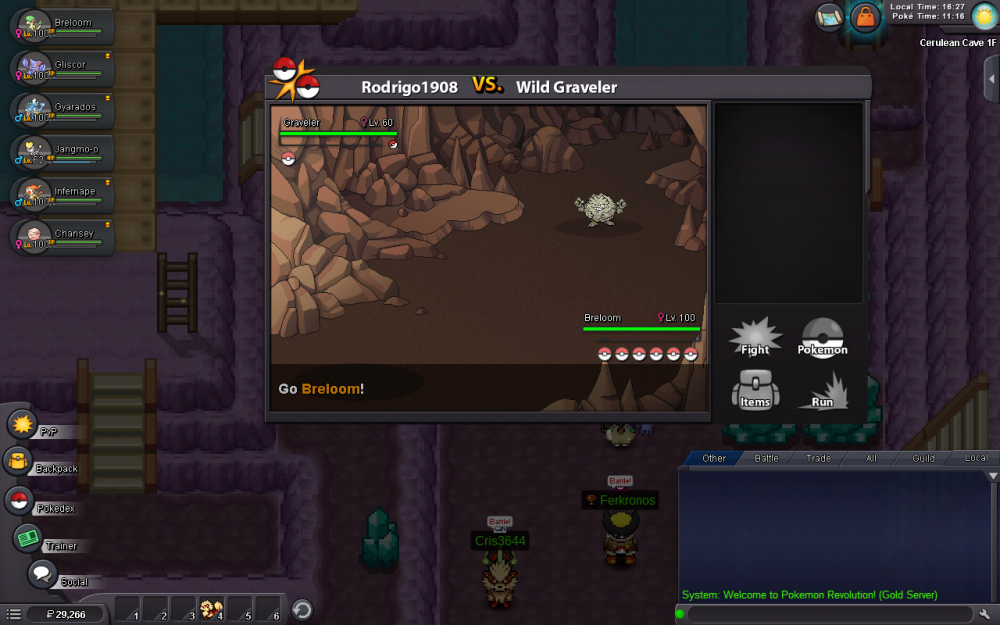Open chat settings with the wrench icon
The width and height of the screenshot is (1000, 625).
[x=984, y=613]
